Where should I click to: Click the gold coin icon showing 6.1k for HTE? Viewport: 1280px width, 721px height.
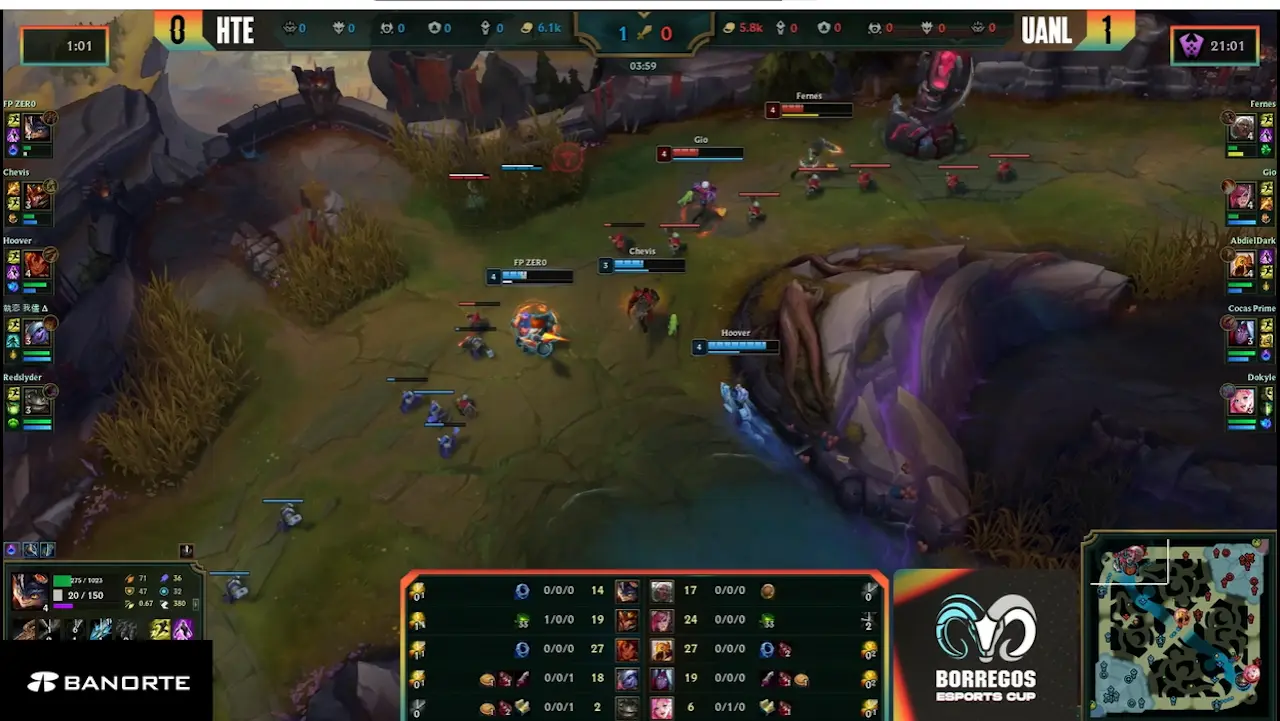(527, 28)
